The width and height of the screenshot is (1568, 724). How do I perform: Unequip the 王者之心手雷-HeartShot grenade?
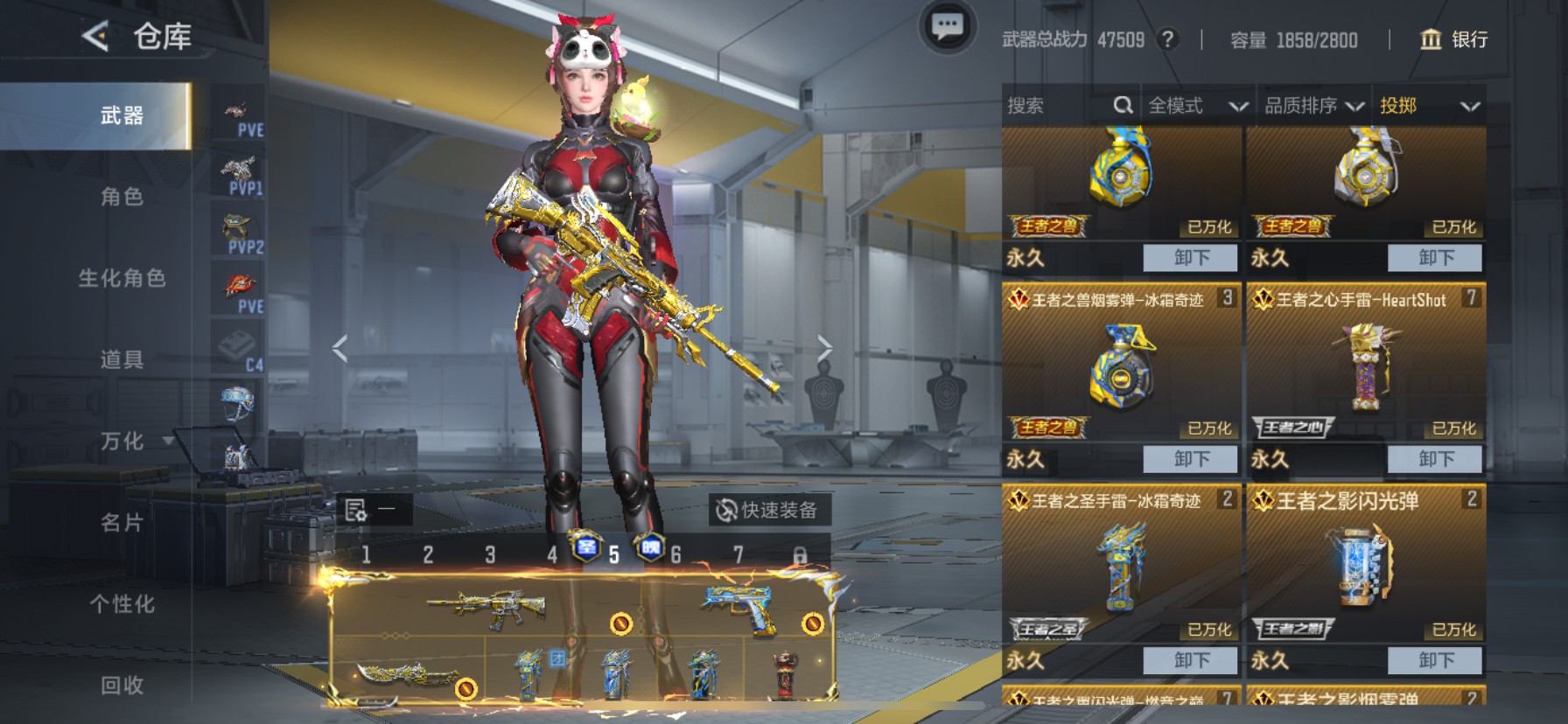tap(1435, 459)
